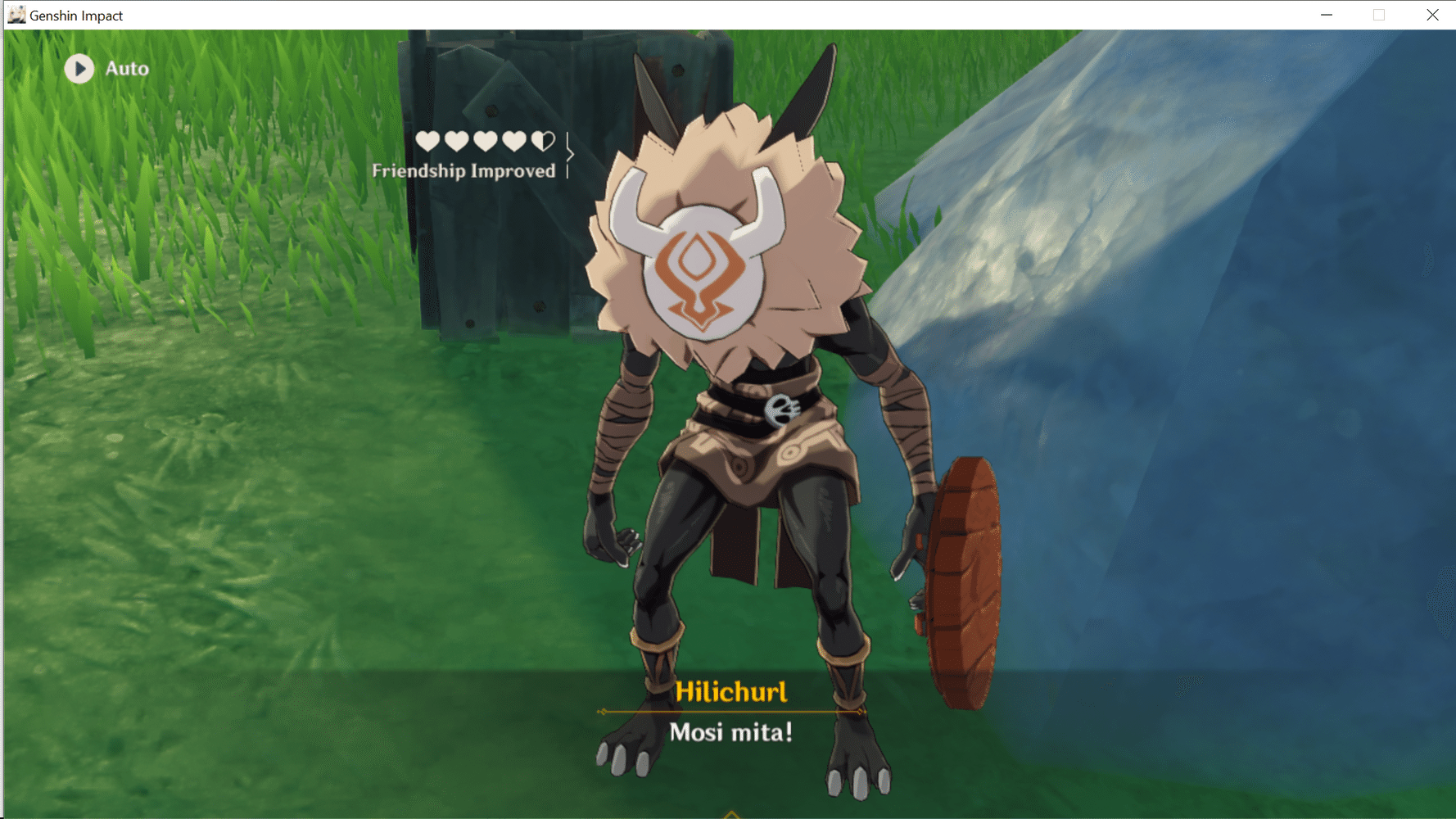The image size is (1456, 819).
Task: Expand friendship details via the chevron arrow
Action: pyautogui.click(x=571, y=153)
